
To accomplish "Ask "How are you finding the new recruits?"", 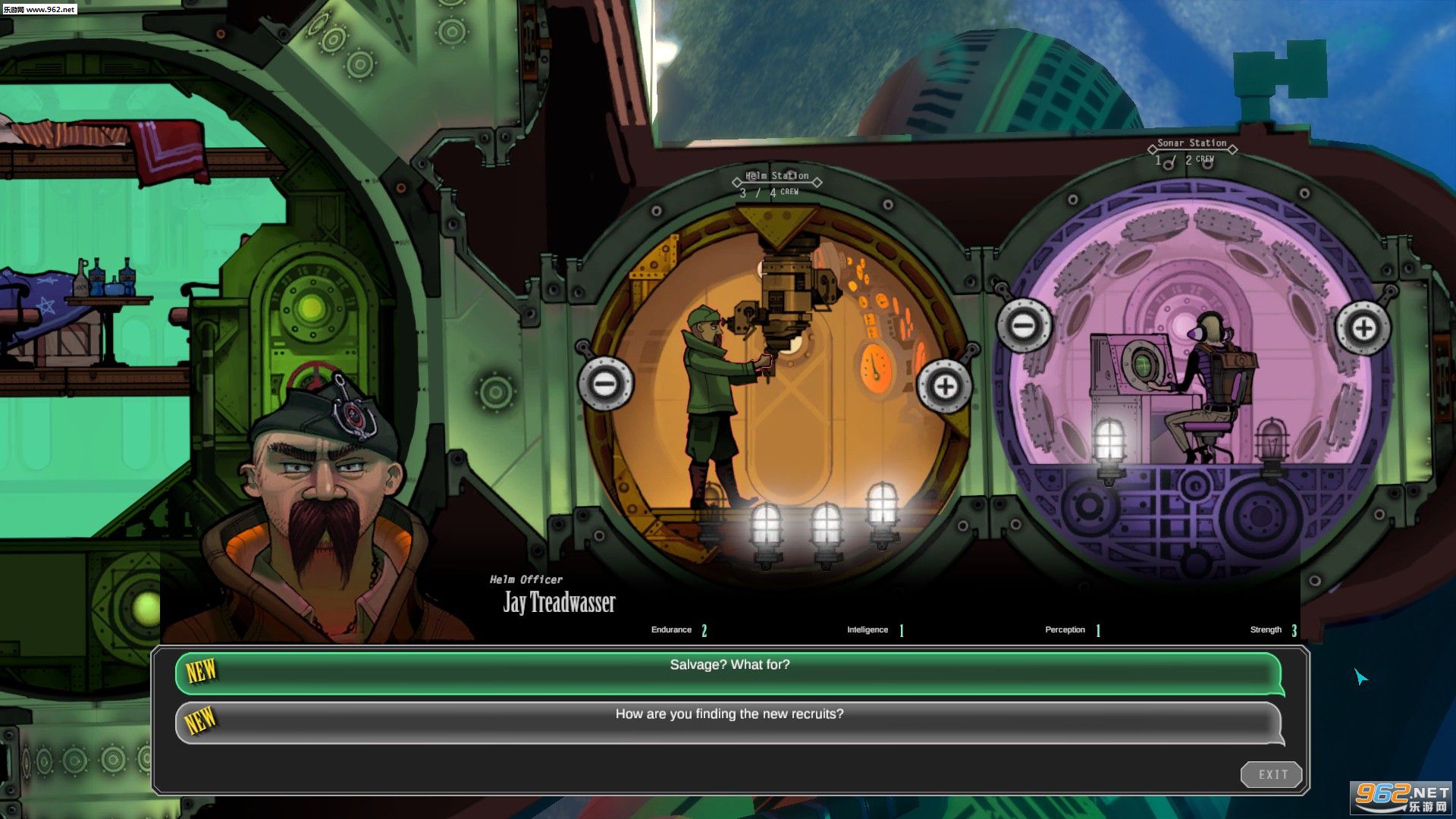I will point(729,720).
